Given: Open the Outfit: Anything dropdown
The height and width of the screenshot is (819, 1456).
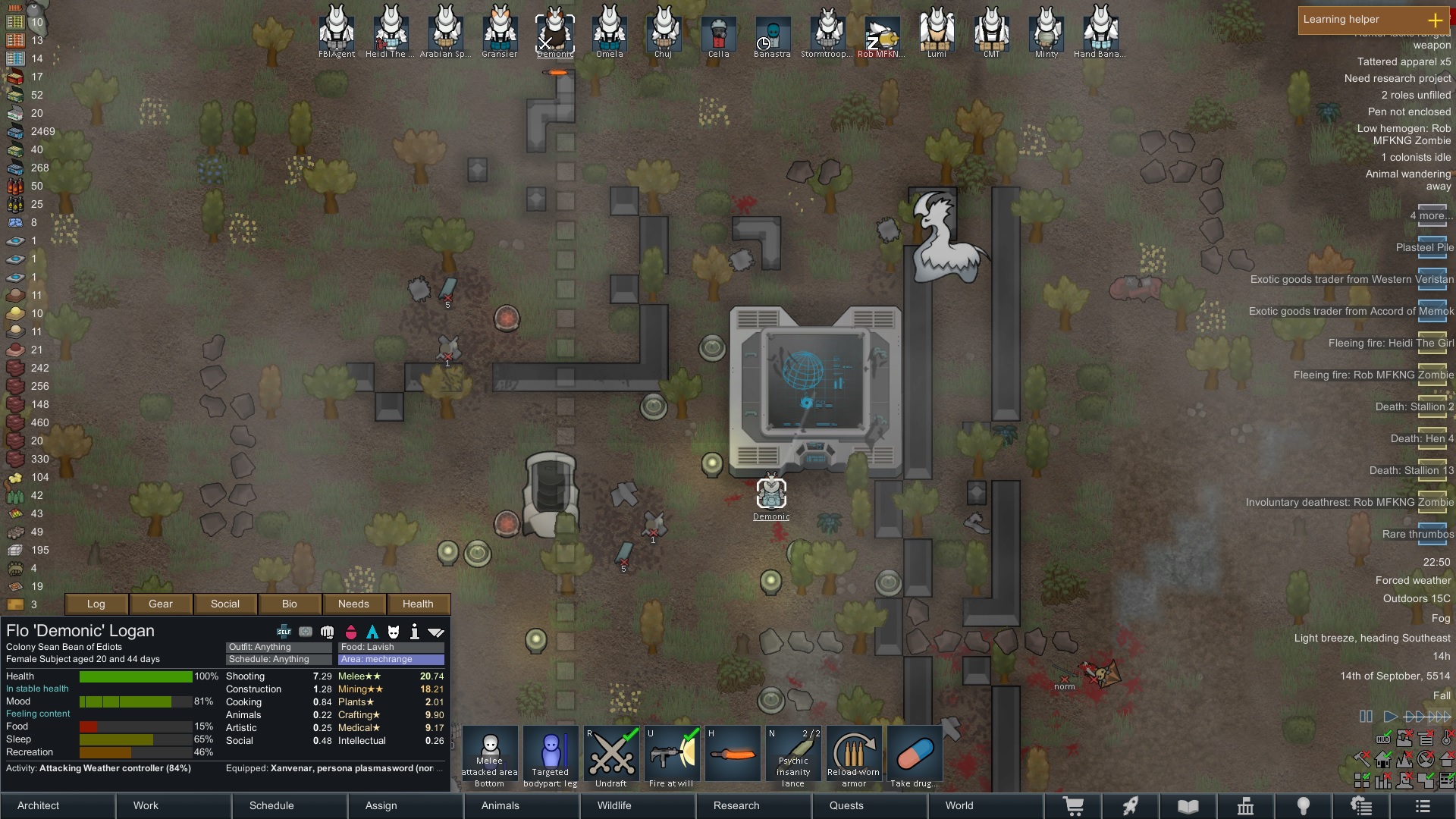Looking at the screenshot, I should pyautogui.click(x=277, y=647).
